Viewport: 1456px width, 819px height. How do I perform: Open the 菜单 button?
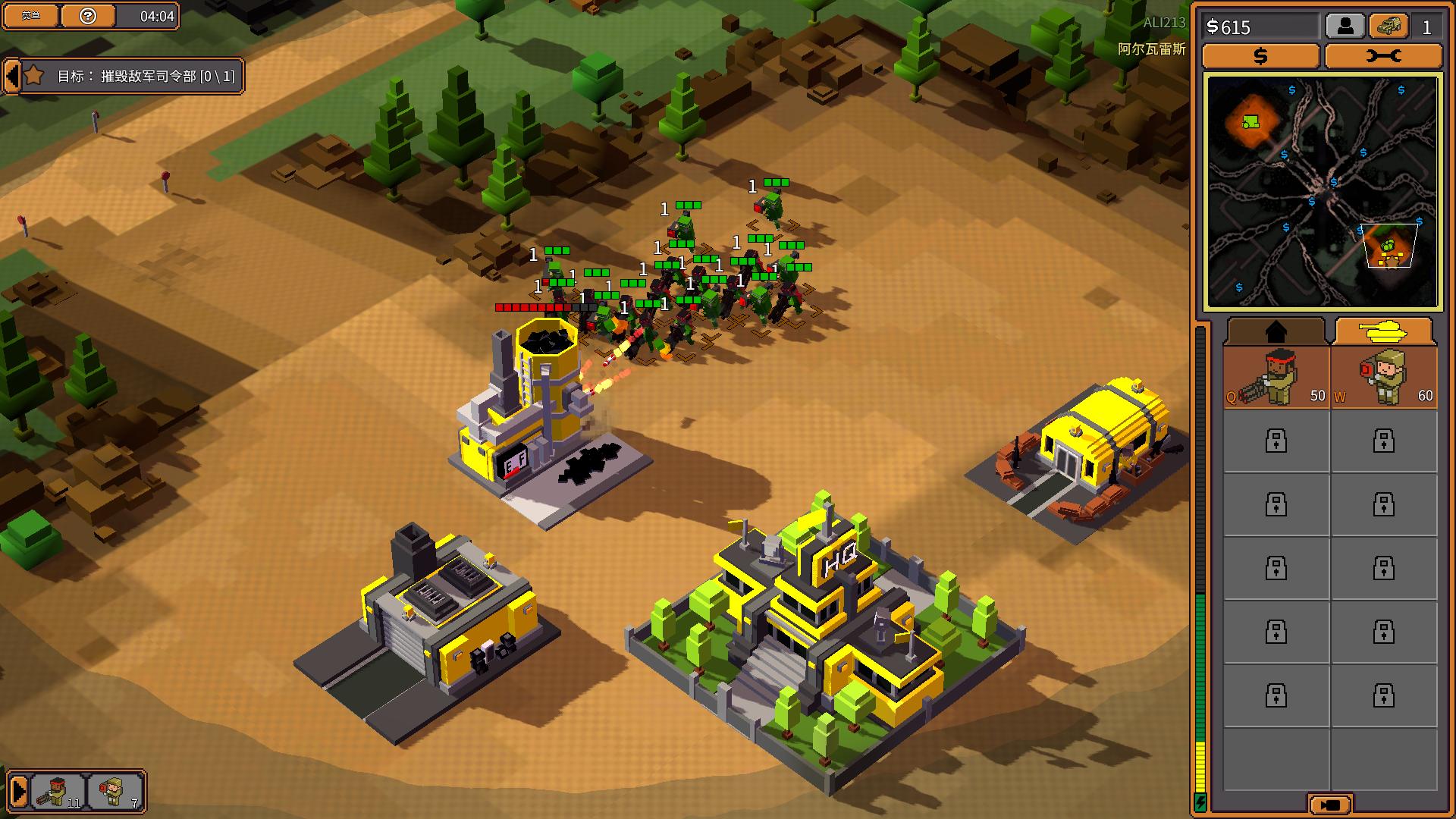click(x=30, y=15)
